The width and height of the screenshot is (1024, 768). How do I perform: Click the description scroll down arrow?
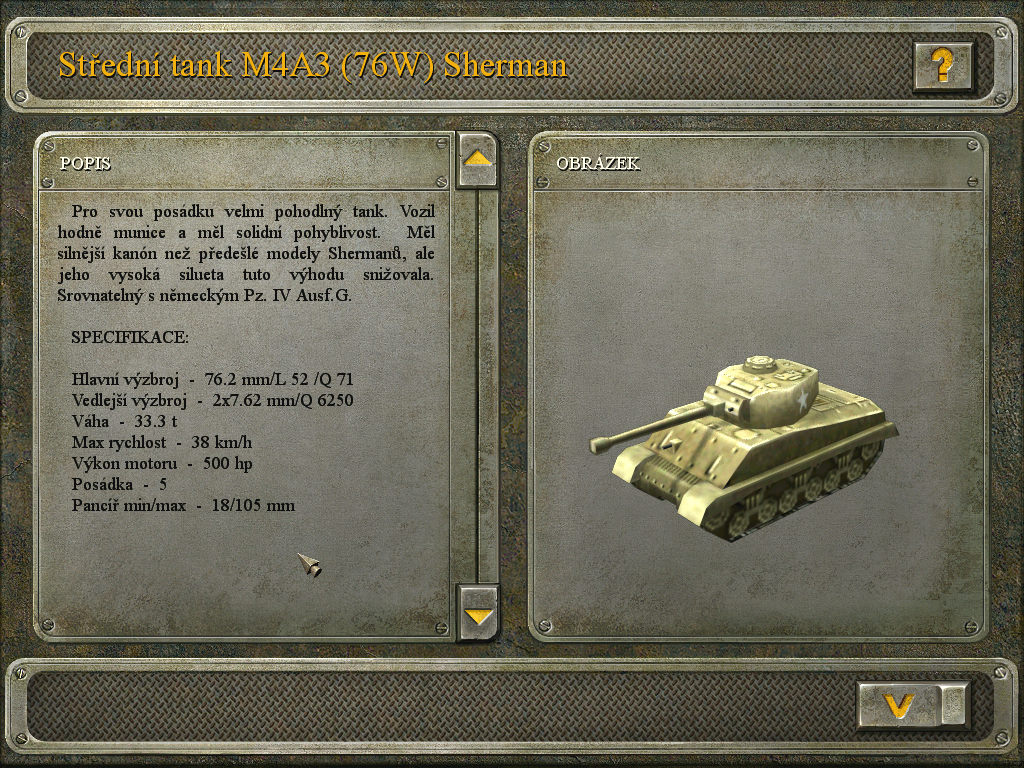click(478, 613)
